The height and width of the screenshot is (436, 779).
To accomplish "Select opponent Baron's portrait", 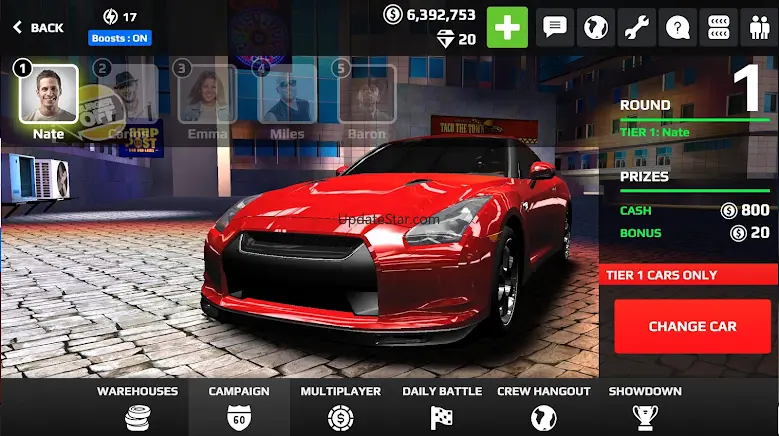I will tap(366, 94).
